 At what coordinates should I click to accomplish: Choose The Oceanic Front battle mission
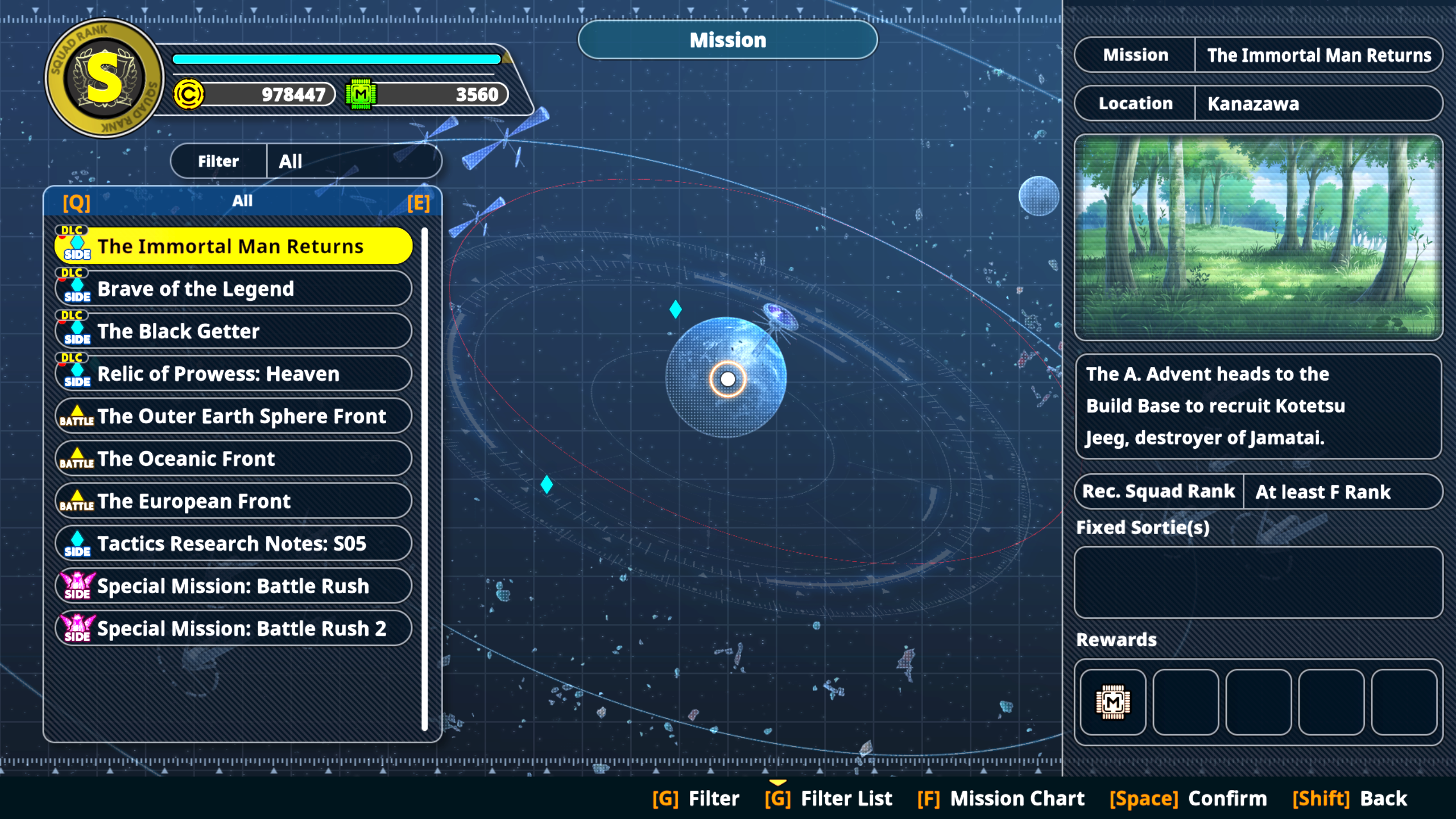(x=233, y=459)
